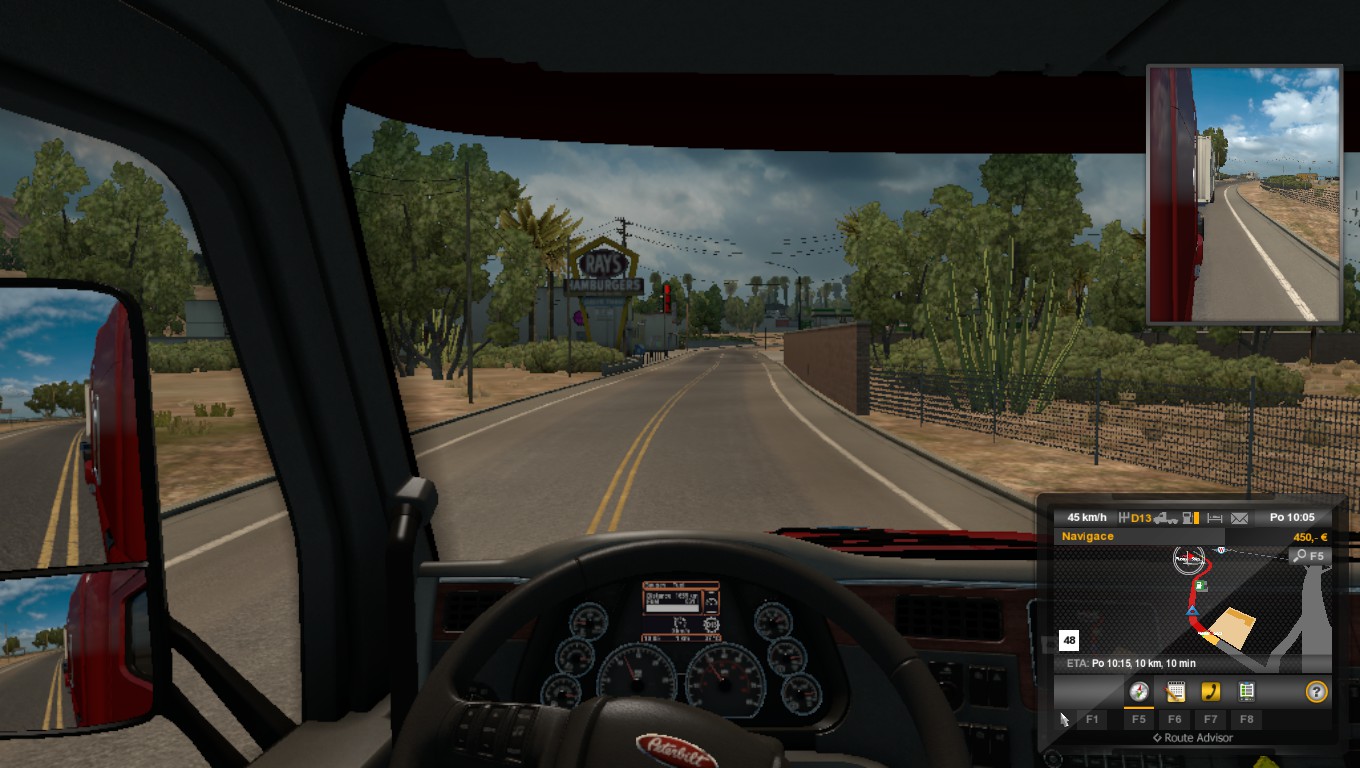Click the yellow question mark help button
The image size is (1360, 768).
pyautogui.click(x=1316, y=691)
